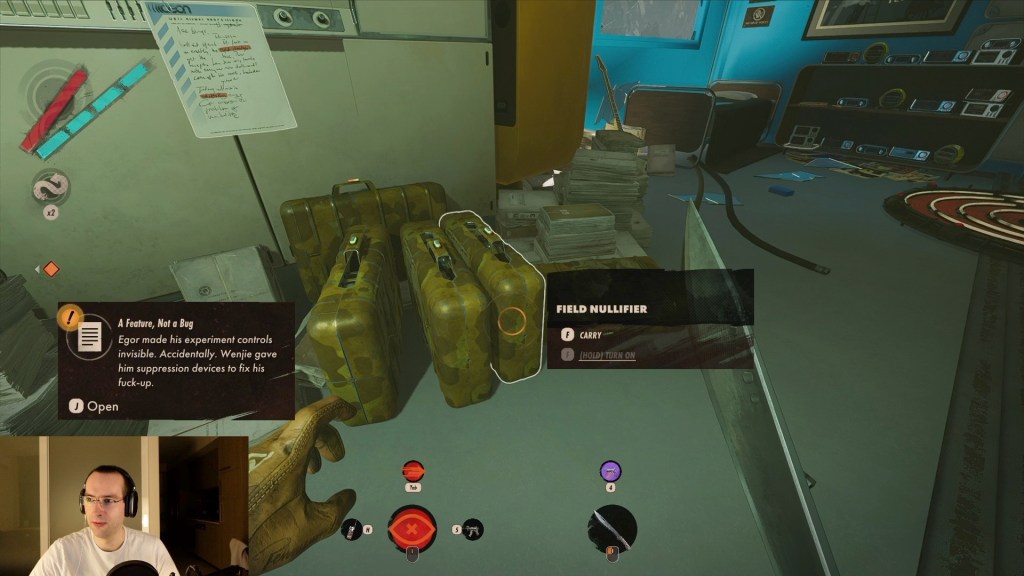Viewport: 1024px width, 576px height.
Task: Open the 'A Feature, Not a Bug' note notification
Action: coord(94,406)
